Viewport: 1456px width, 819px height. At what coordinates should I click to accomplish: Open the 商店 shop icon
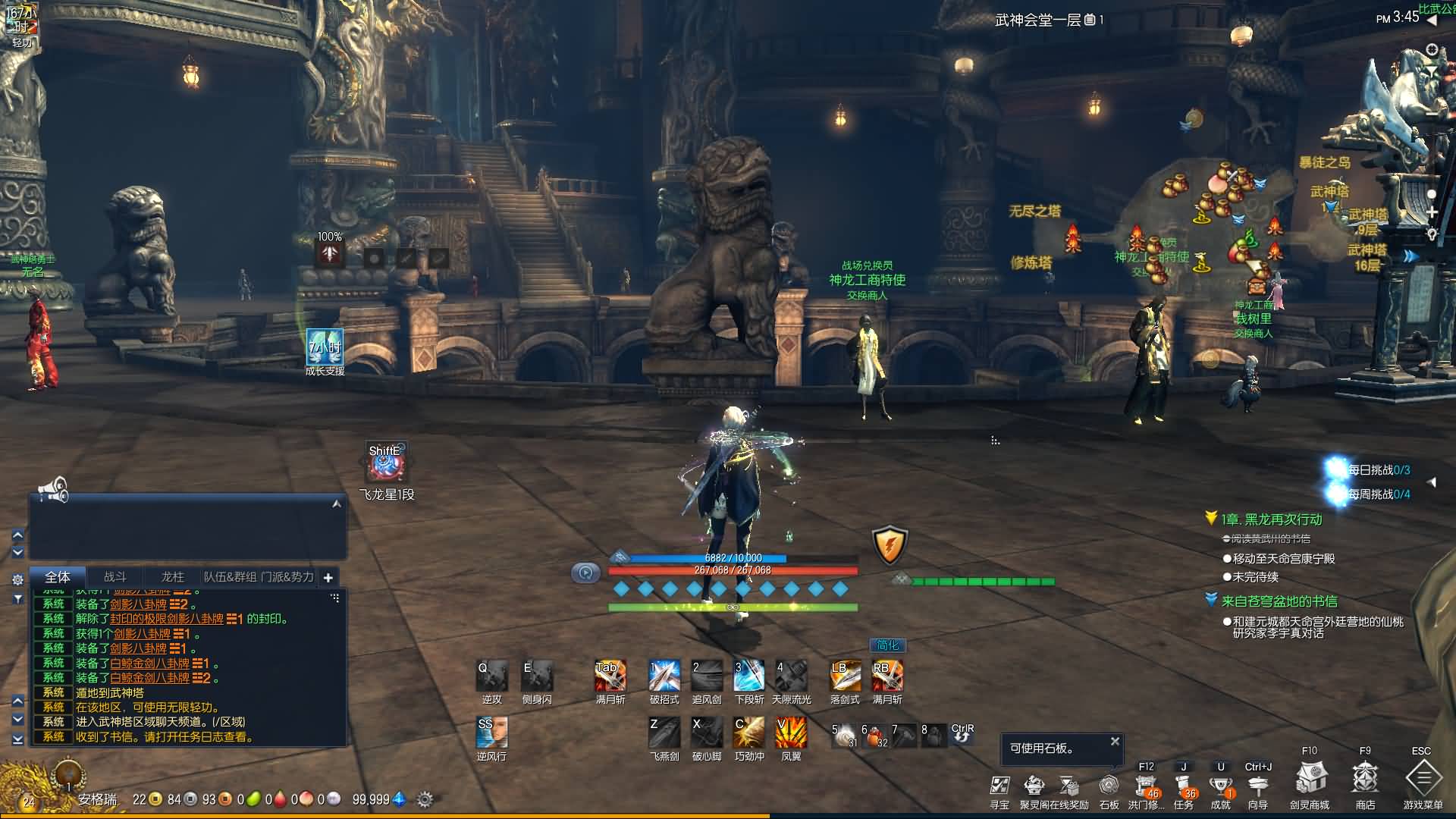click(x=1365, y=779)
